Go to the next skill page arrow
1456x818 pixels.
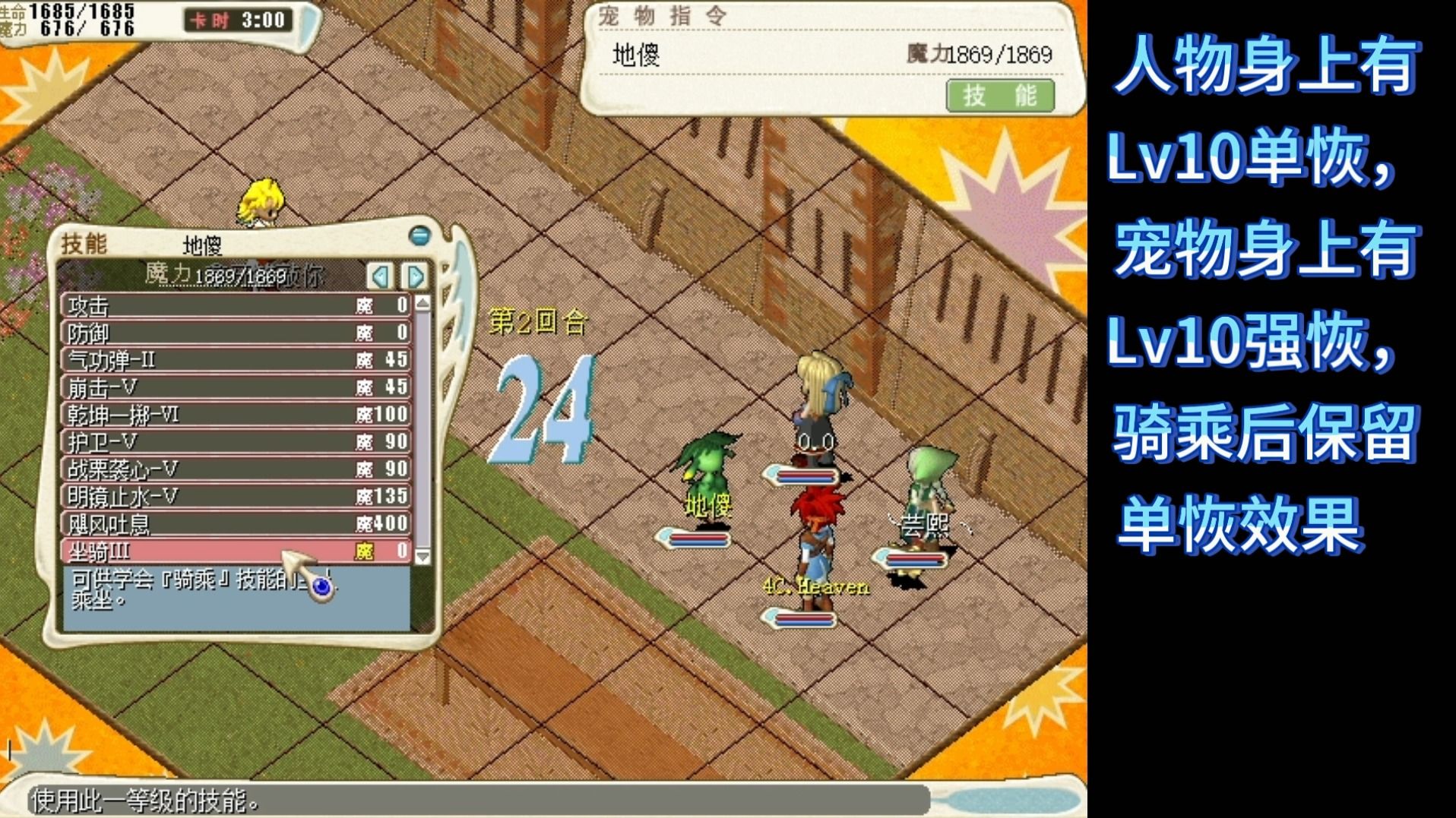[x=414, y=276]
